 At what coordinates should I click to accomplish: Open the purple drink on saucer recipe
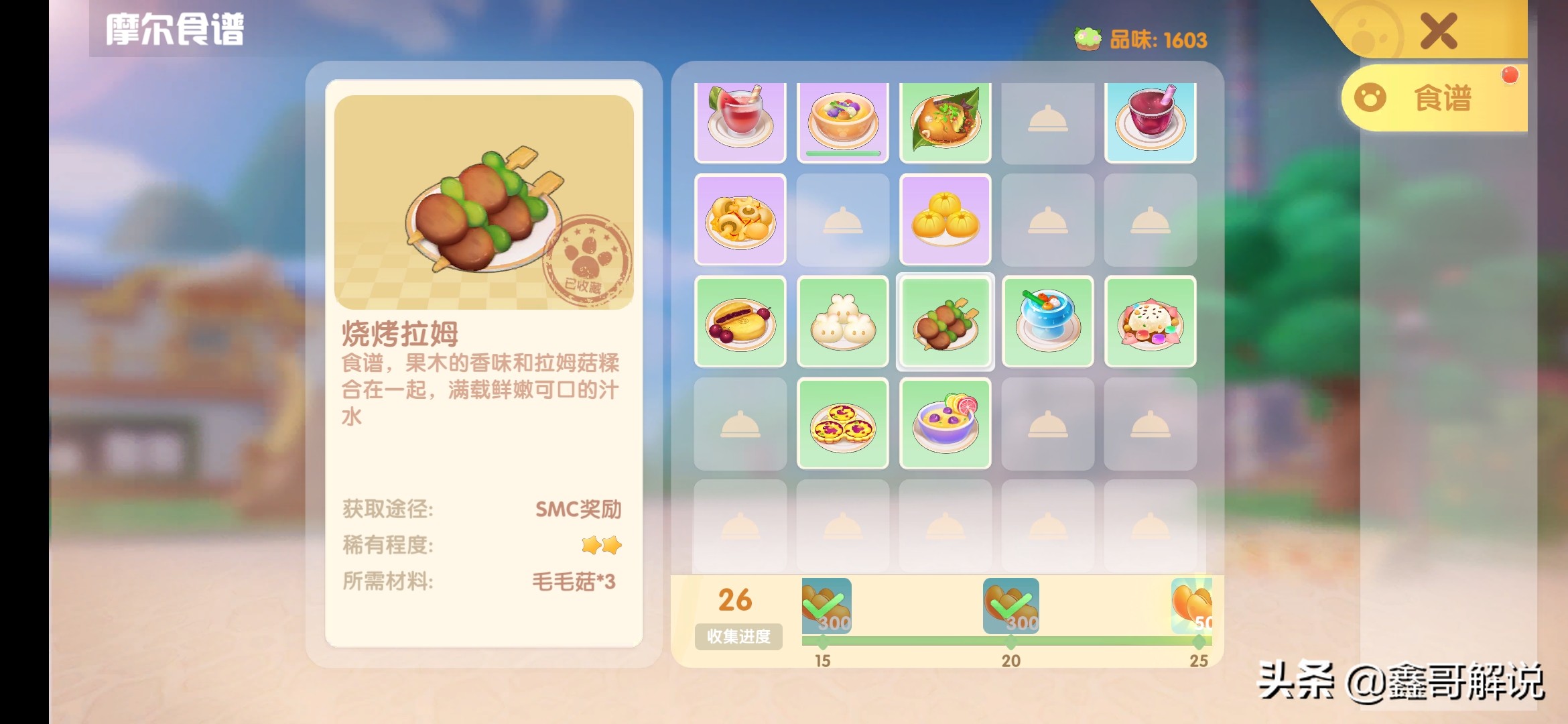[1150, 121]
